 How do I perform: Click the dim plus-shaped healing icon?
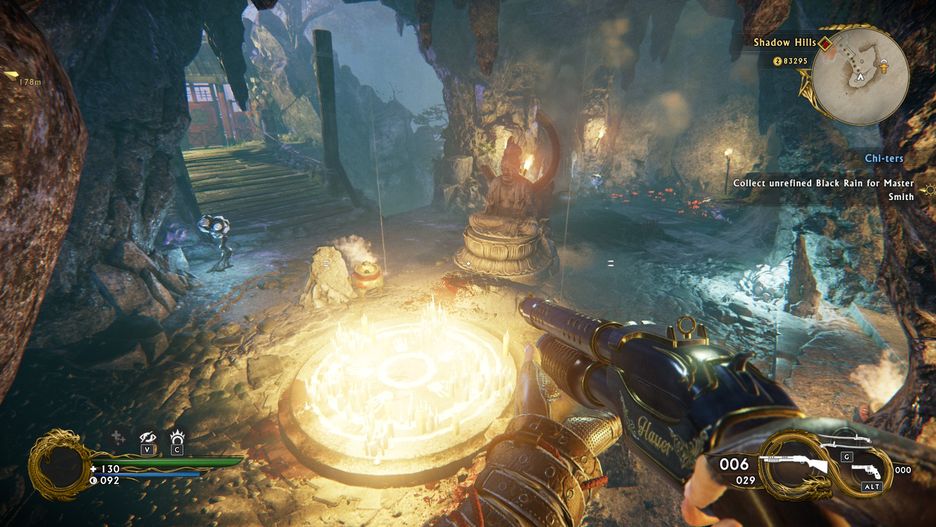[118, 437]
